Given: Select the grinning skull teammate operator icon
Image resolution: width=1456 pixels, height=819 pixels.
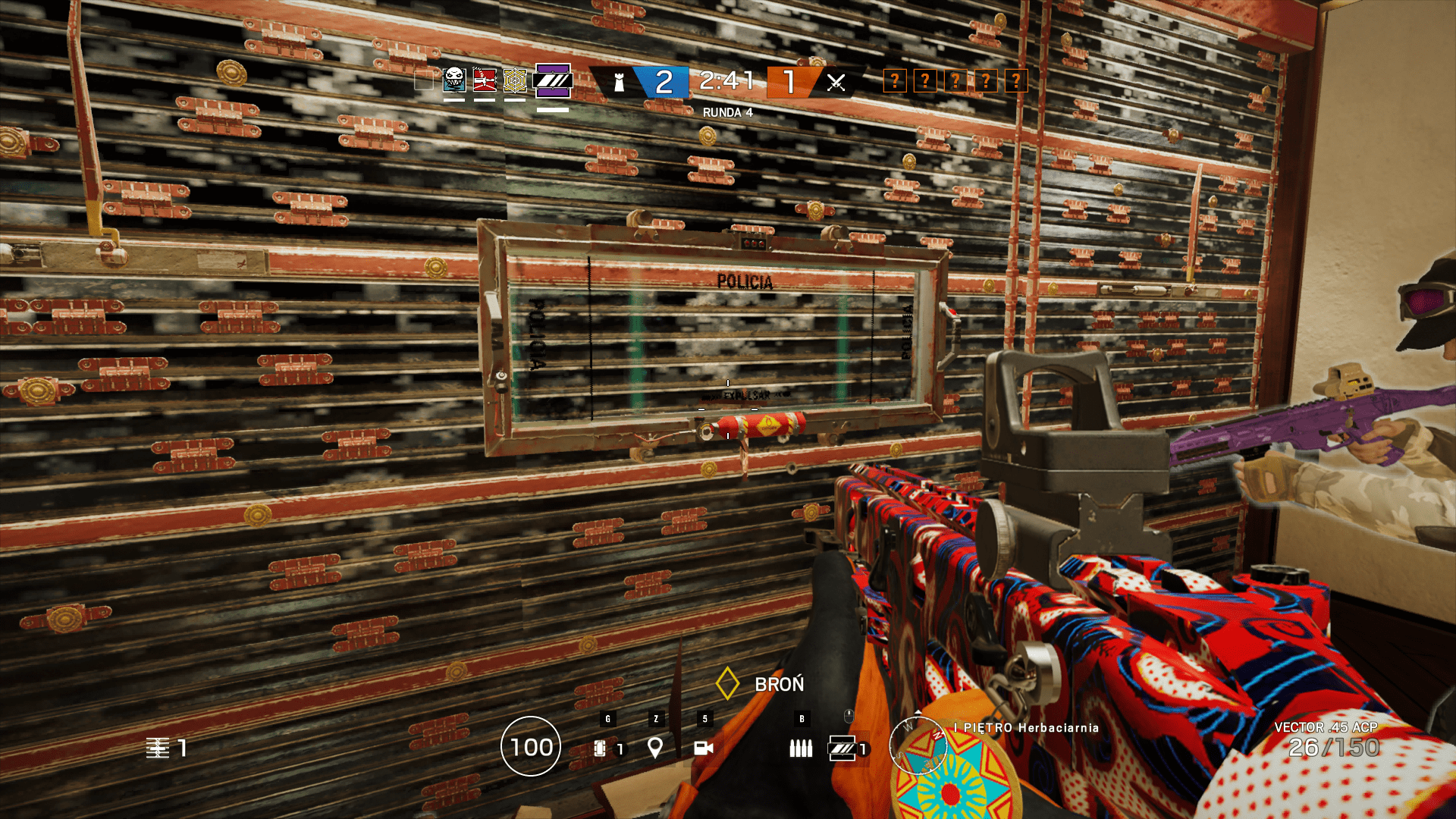Looking at the screenshot, I should point(453,81).
